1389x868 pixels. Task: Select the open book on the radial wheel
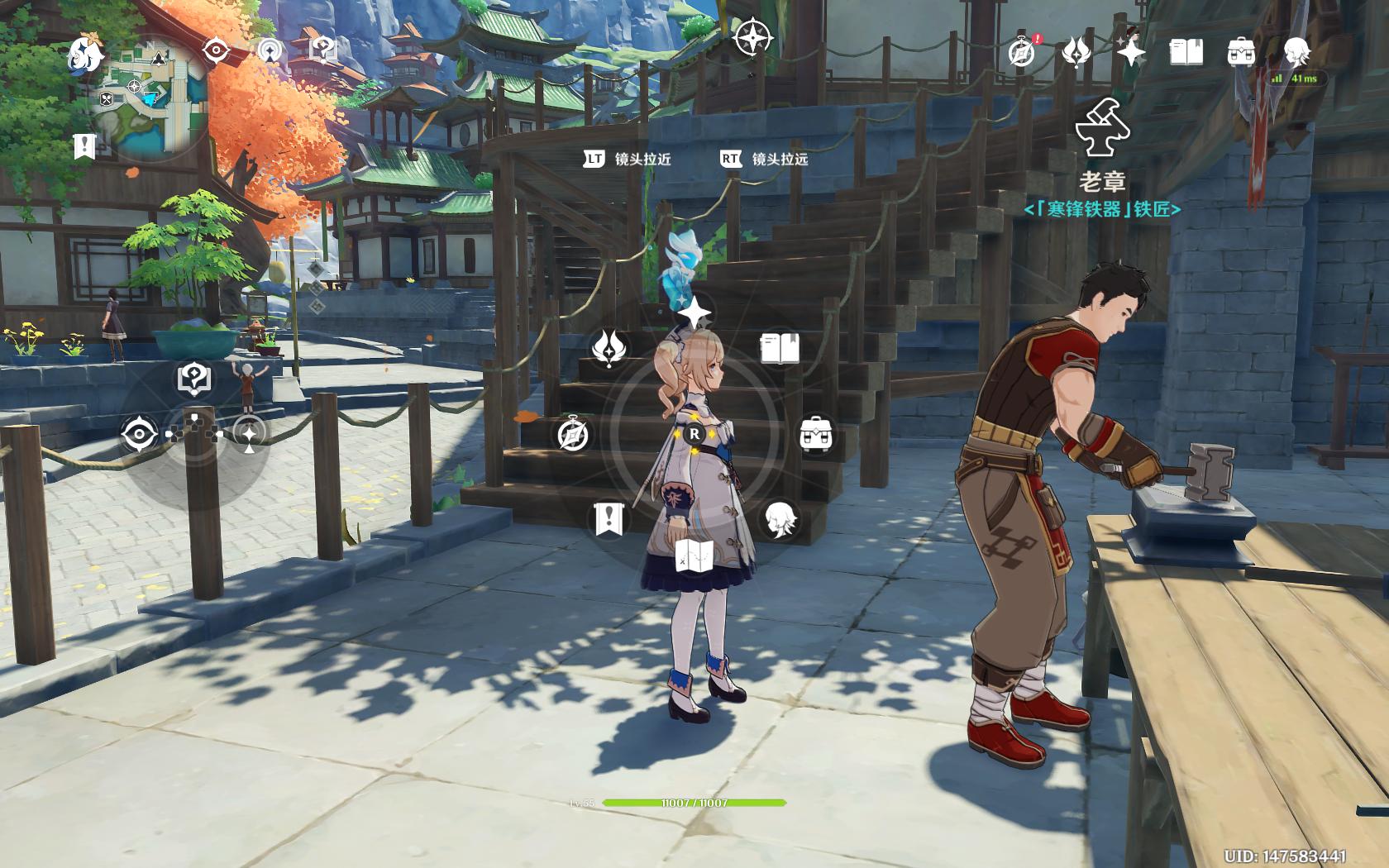coord(779,348)
